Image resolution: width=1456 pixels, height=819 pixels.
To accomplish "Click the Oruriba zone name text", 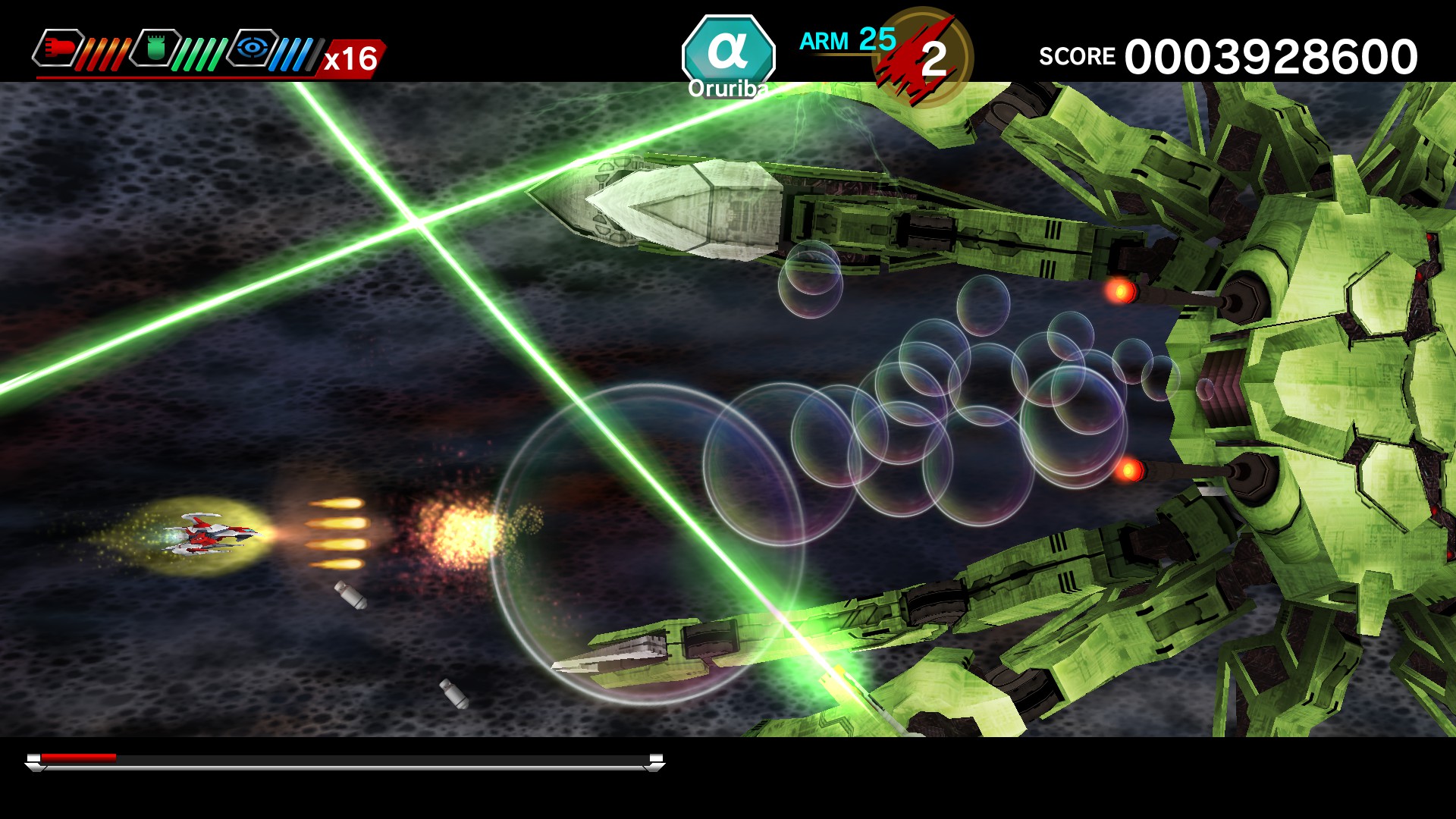I will [730, 88].
